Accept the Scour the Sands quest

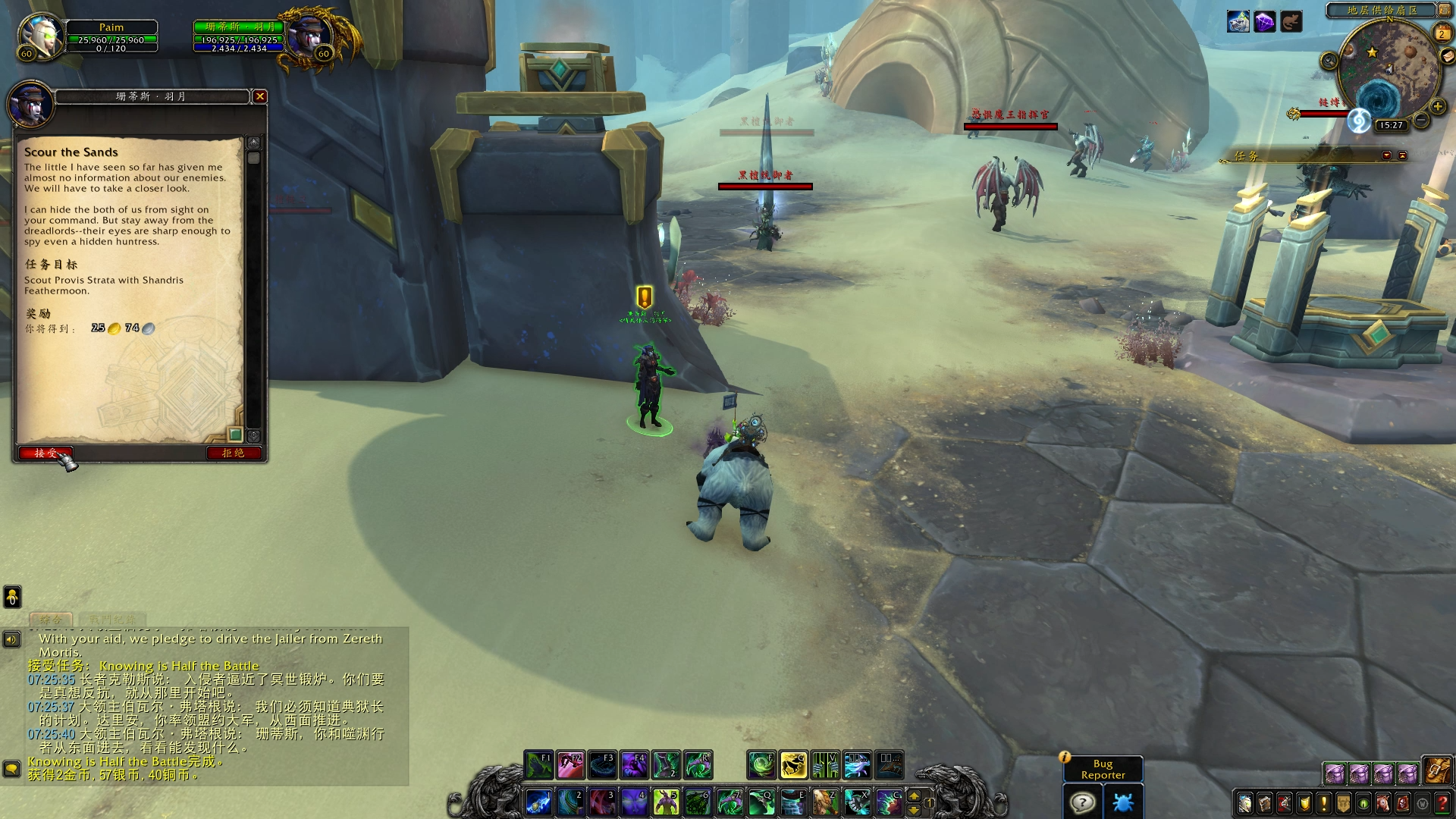(x=45, y=453)
